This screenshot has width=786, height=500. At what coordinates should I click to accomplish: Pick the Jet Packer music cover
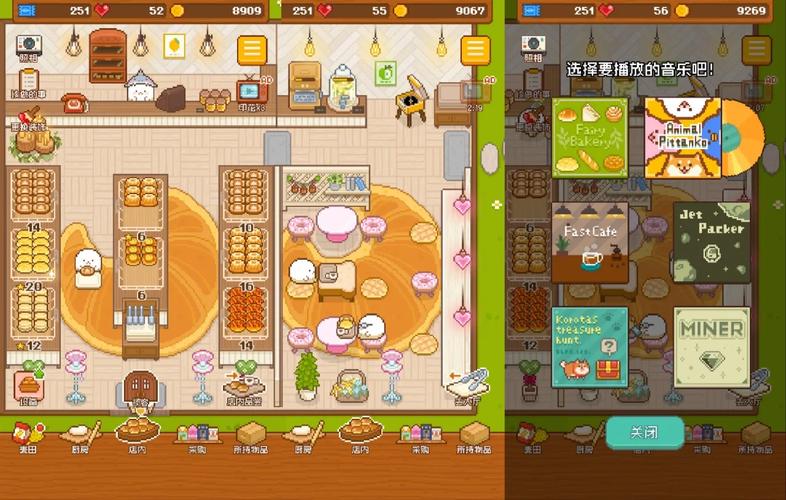[x=711, y=242]
